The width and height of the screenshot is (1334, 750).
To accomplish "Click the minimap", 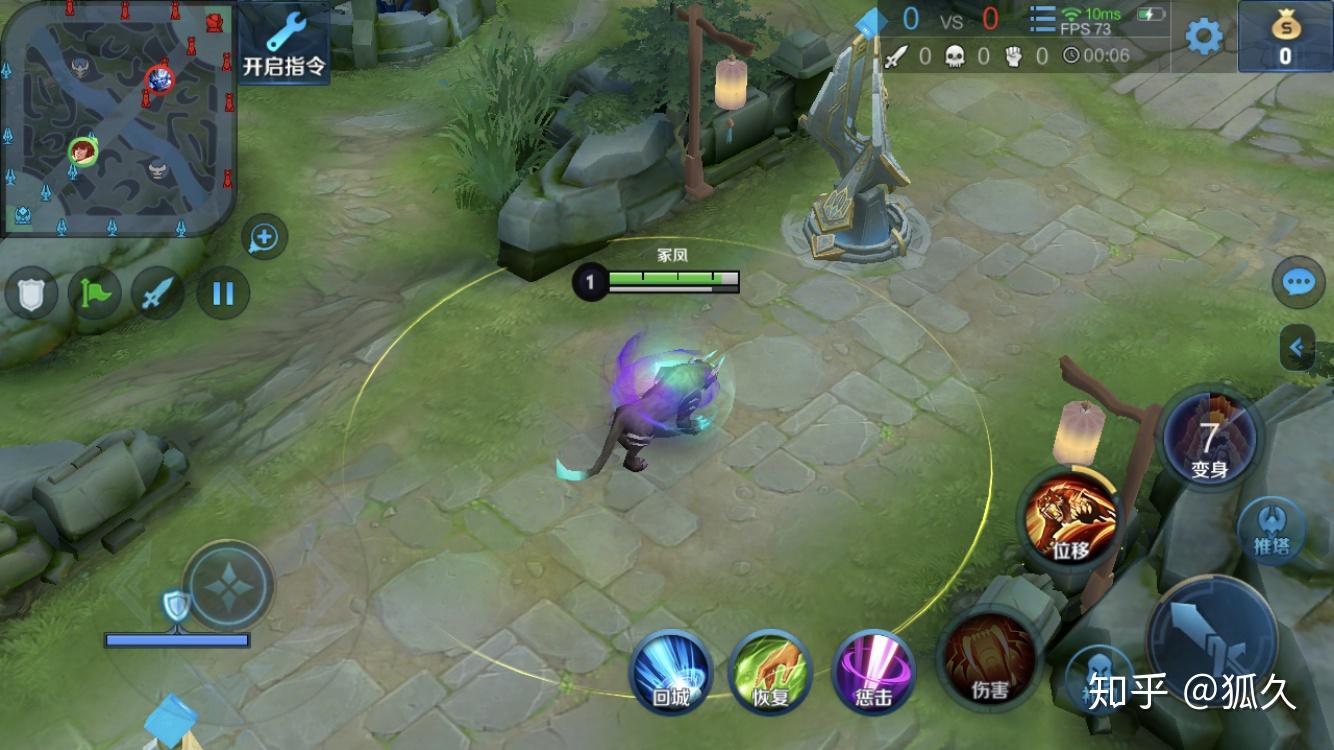I will [x=118, y=118].
